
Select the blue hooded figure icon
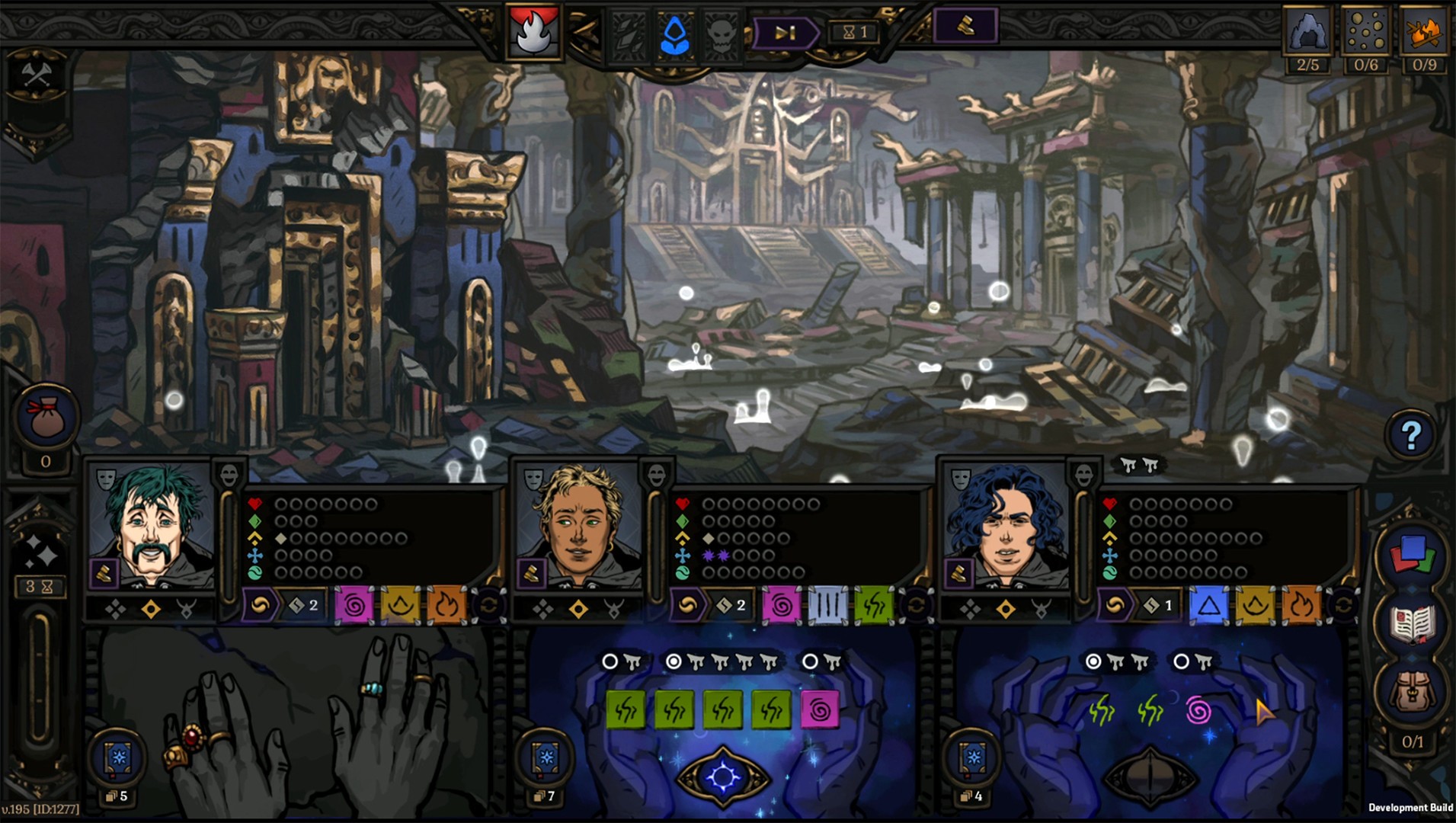(675, 35)
